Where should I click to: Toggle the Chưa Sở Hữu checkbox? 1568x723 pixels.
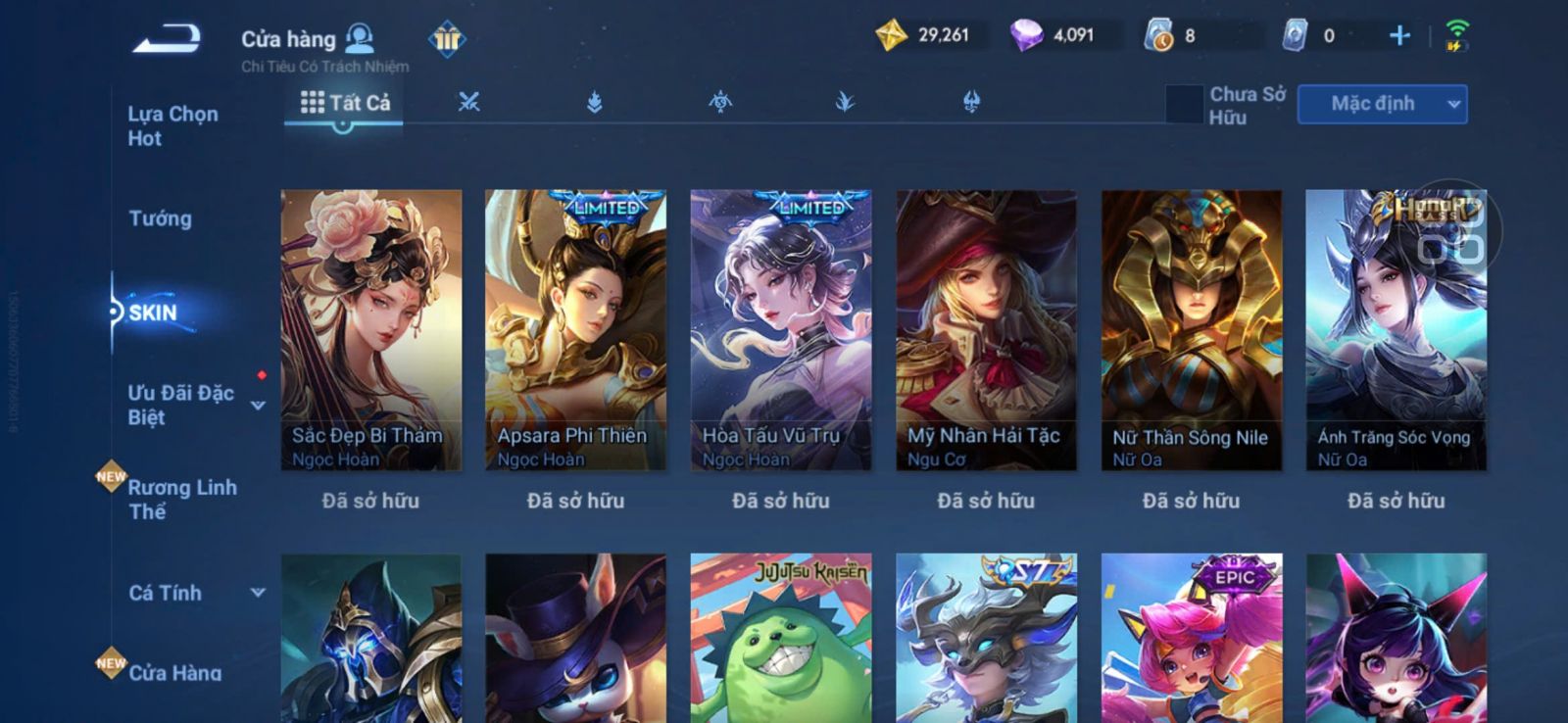1184,104
